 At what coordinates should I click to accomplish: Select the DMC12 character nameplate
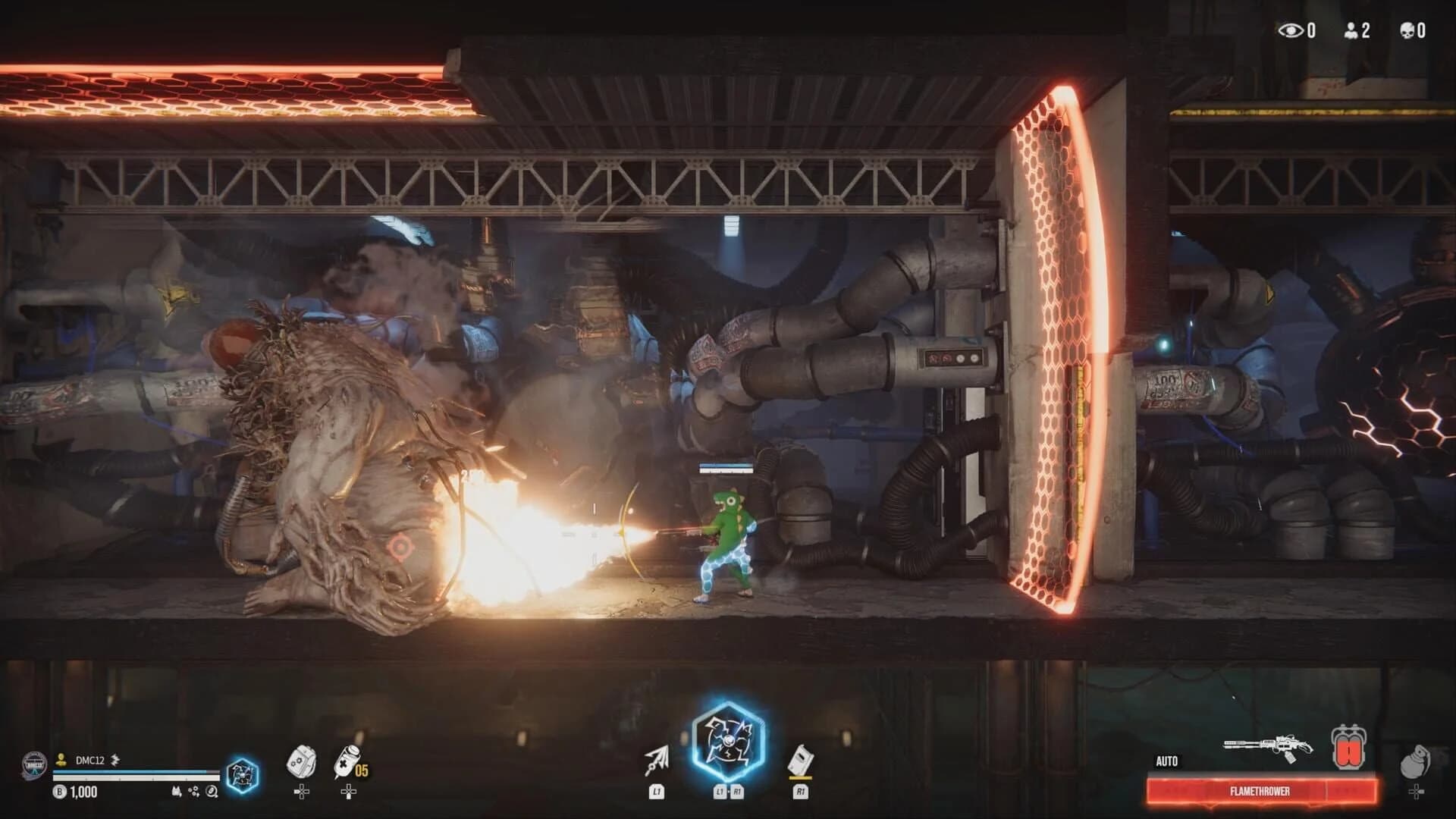tap(90, 760)
